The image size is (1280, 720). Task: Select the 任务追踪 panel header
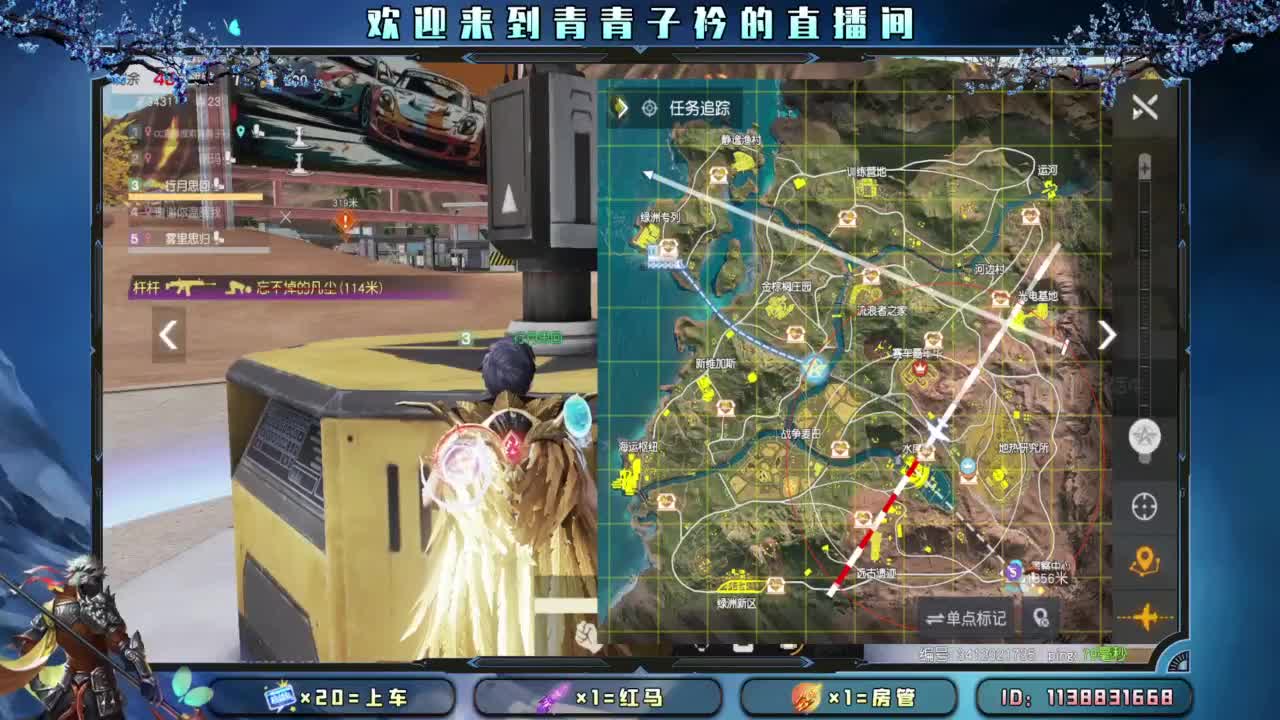pos(700,110)
